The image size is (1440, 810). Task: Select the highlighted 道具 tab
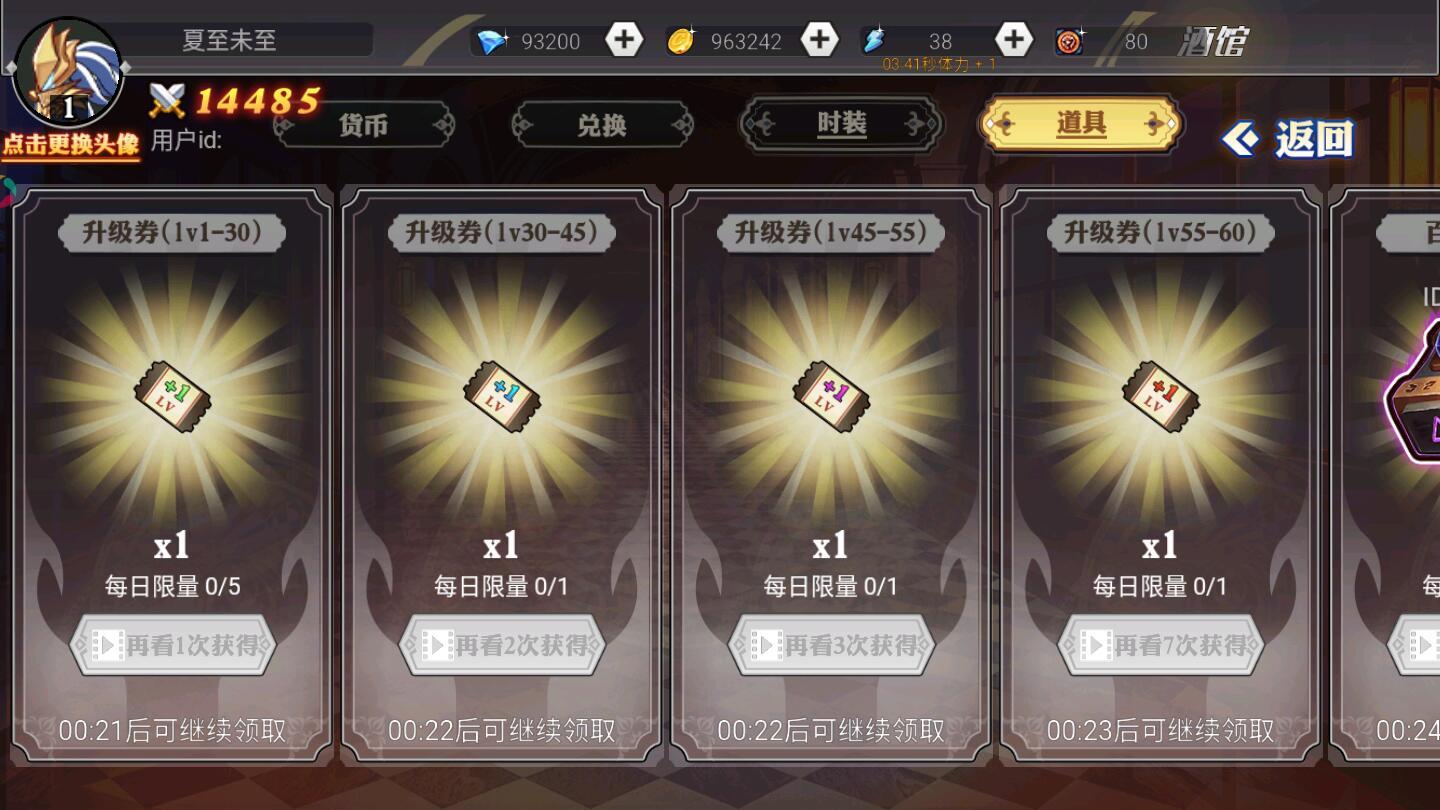1080,125
